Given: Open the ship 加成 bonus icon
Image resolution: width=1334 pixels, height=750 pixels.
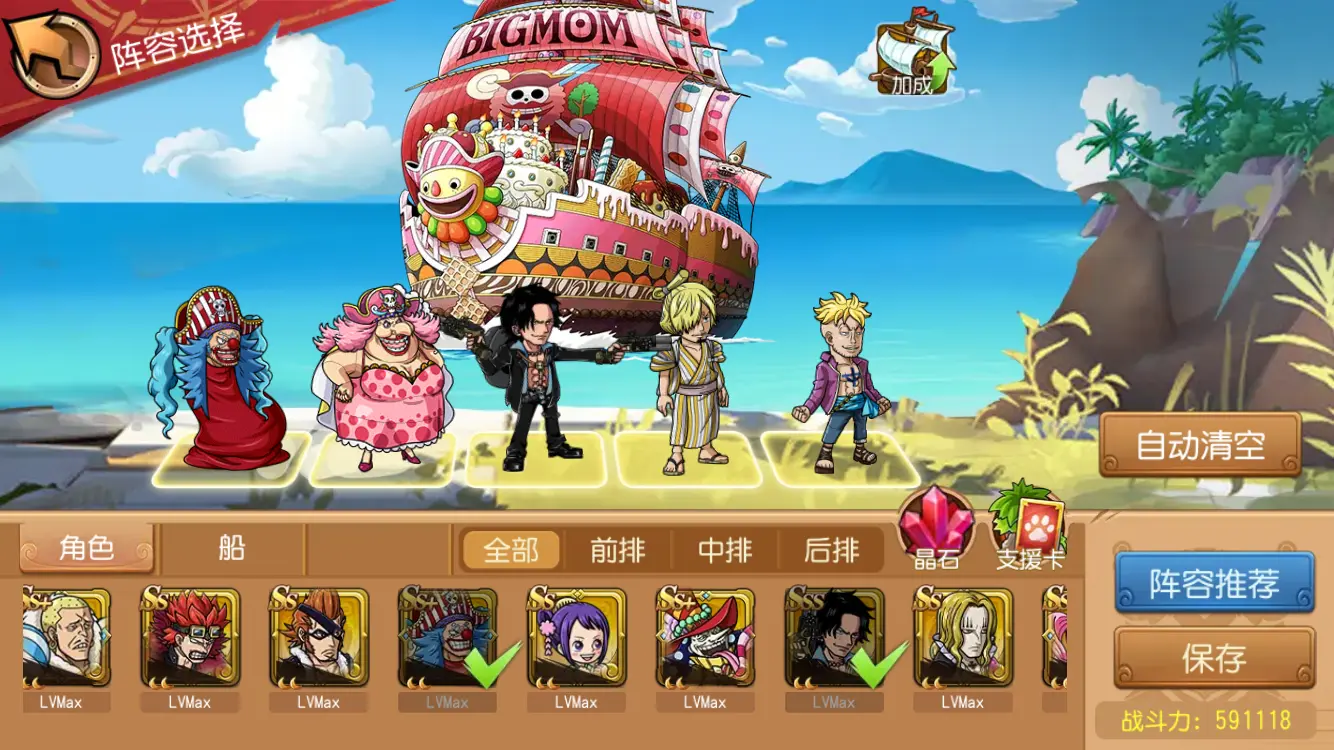Looking at the screenshot, I should pyautogui.click(x=914, y=58).
